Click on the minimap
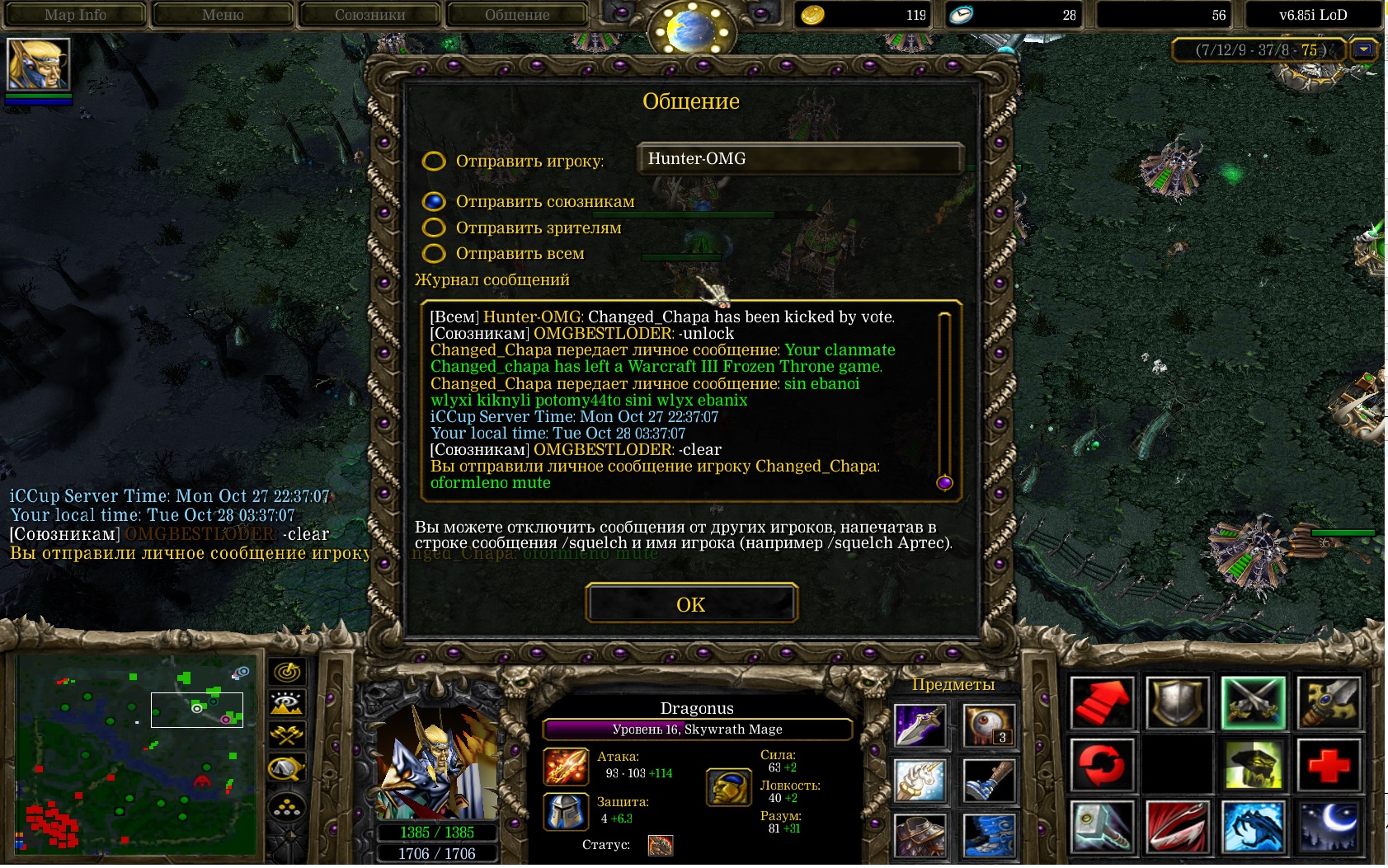Viewport: 1388px width, 868px height. [x=136, y=750]
